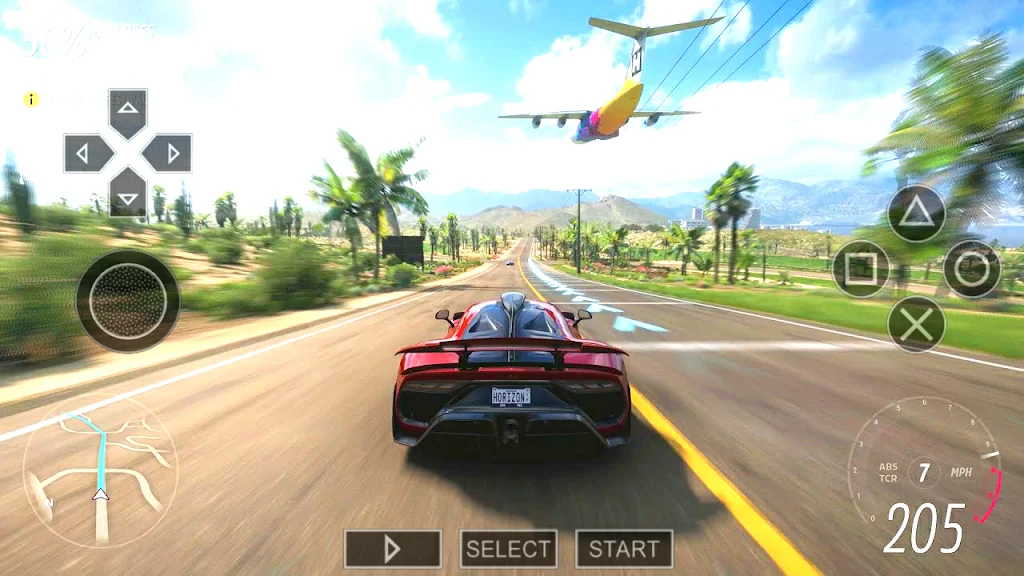The width and height of the screenshot is (1024, 576).
Task: Tap the cross action button
Action: click(916, 324)
